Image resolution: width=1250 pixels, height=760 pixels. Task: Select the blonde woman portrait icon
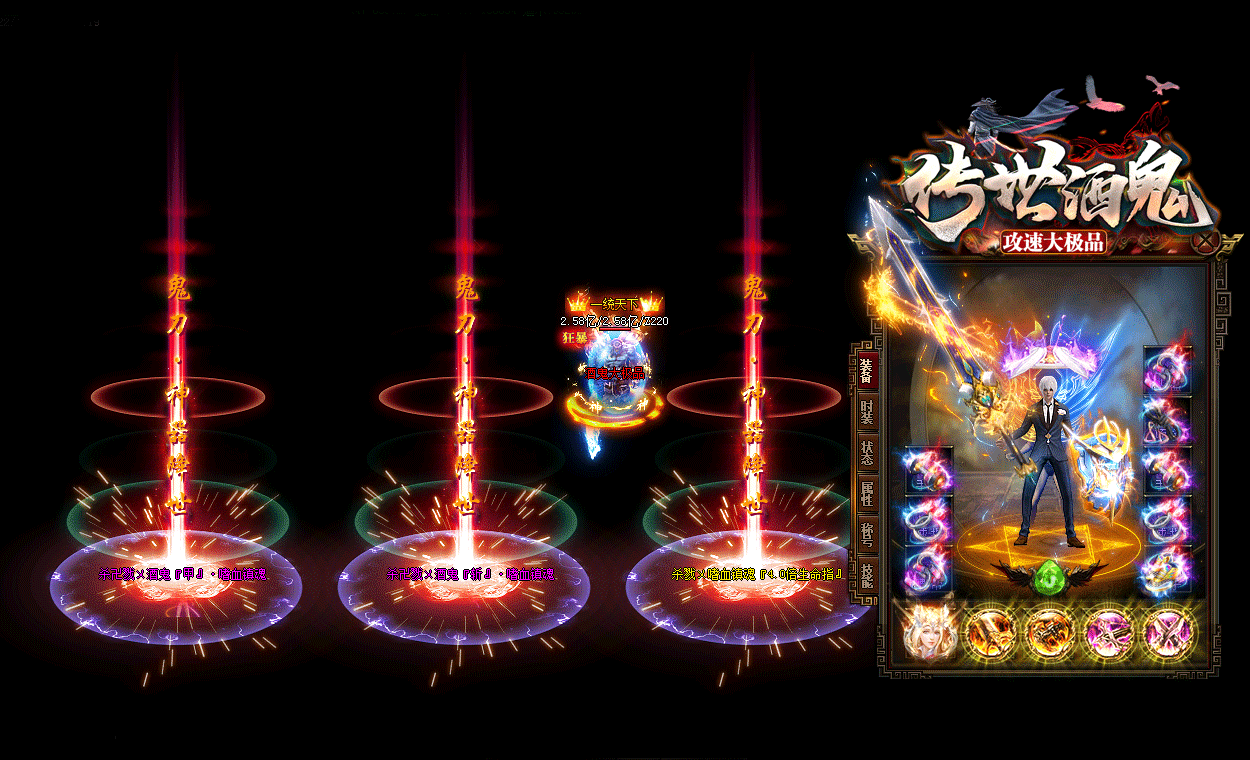point(929,633)
